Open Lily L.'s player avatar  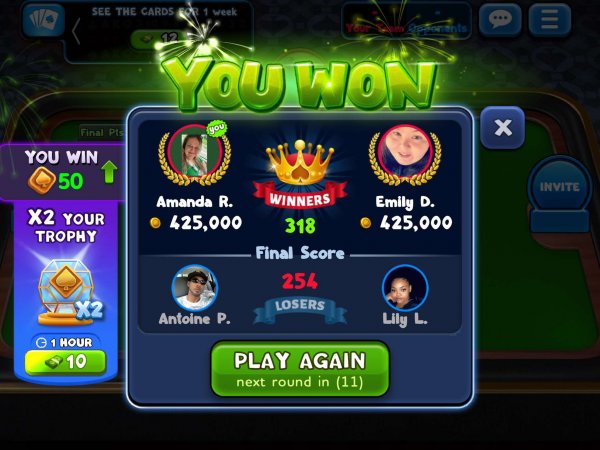tap(404, 288)
